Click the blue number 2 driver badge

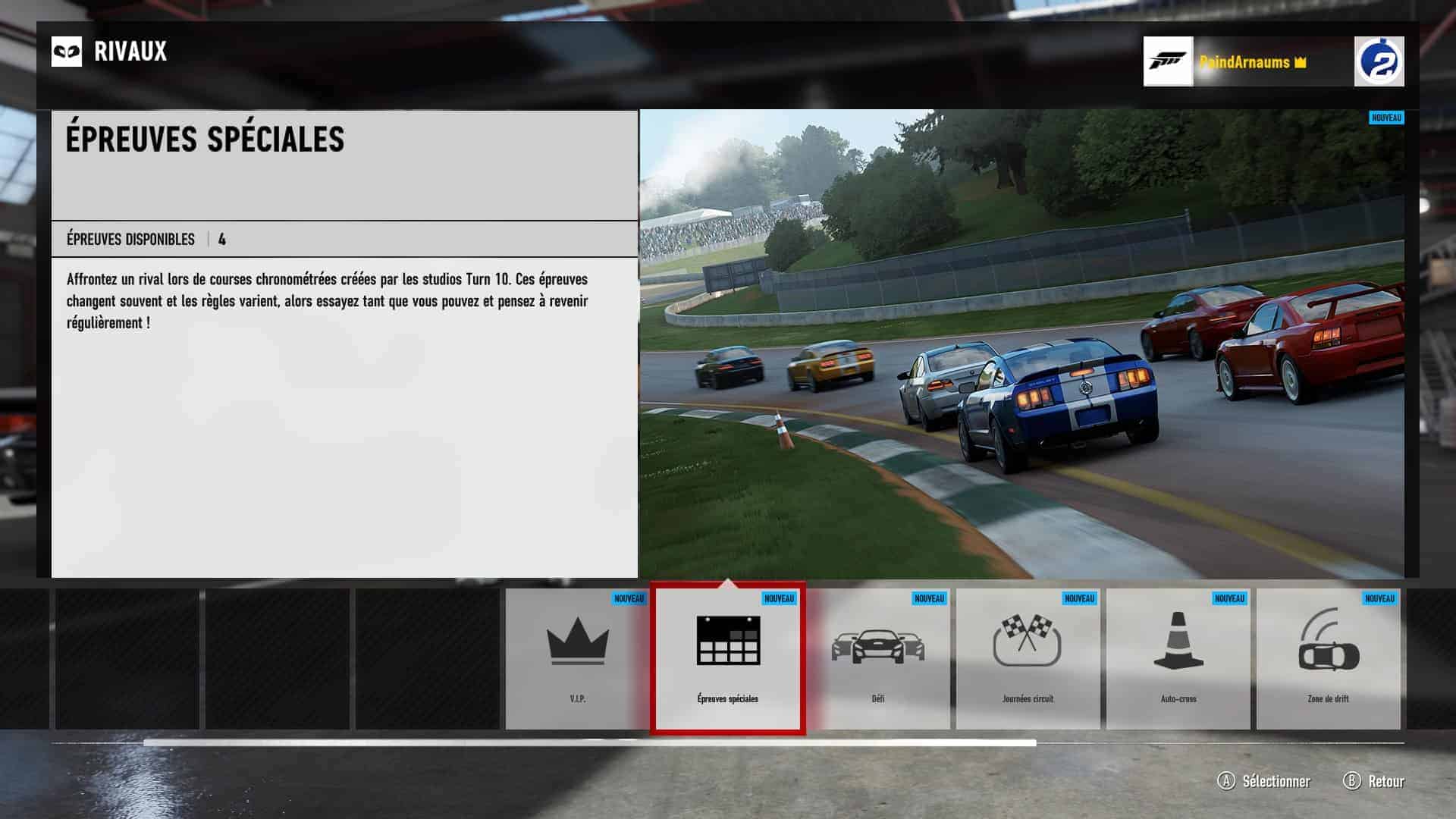point(1379,61)
